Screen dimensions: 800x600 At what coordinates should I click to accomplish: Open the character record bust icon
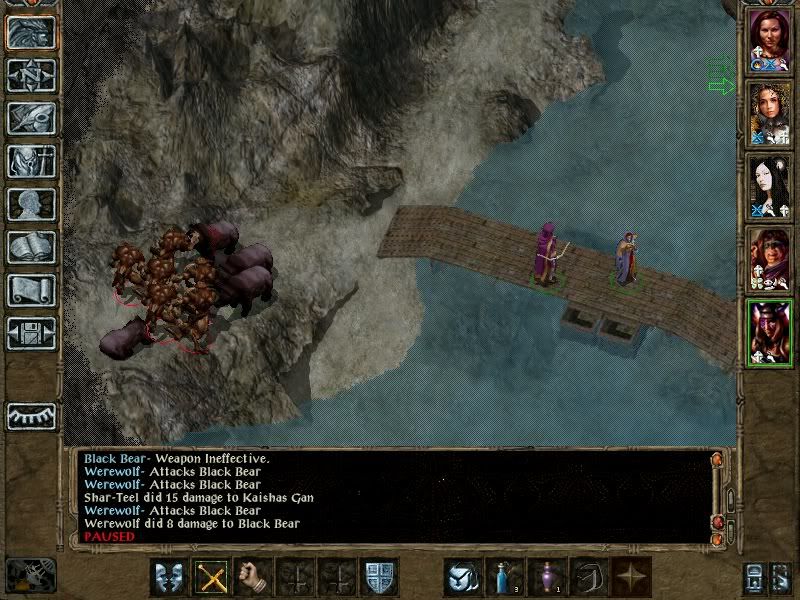[x=31, y=204]
